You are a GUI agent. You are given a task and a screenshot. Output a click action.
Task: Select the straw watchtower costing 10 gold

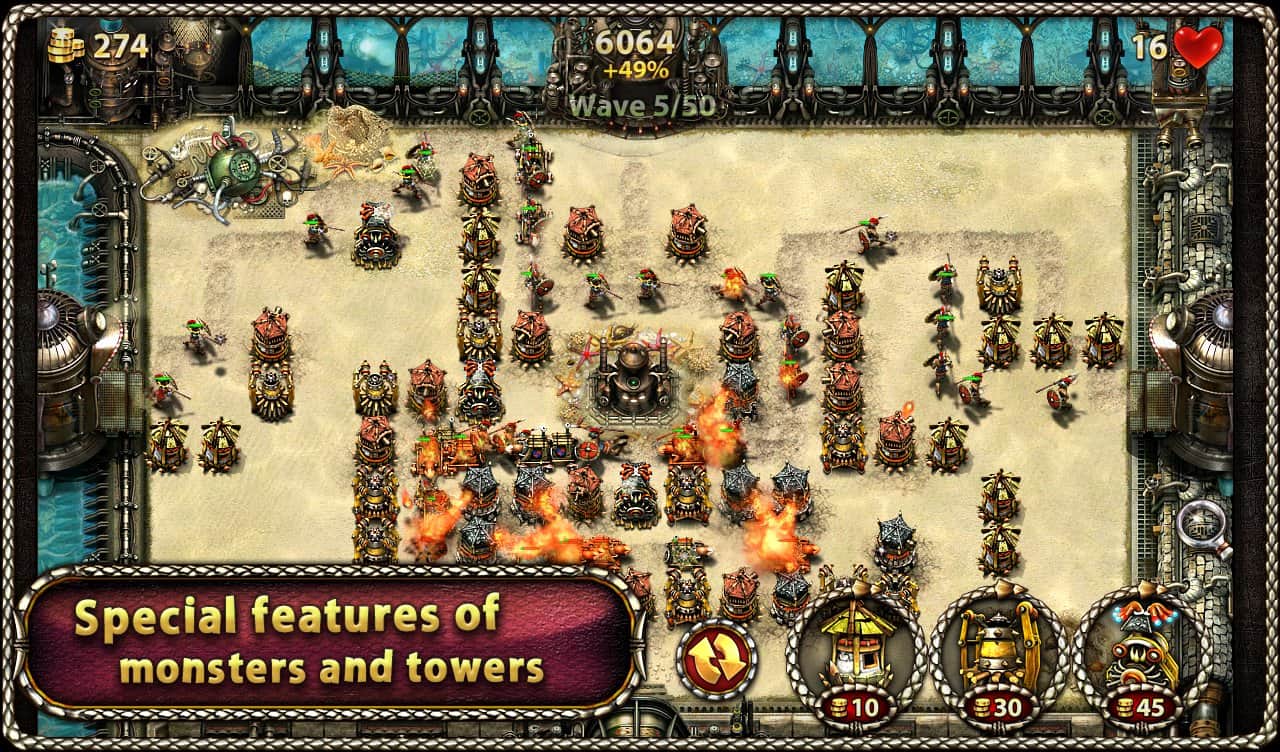point(855,645)
